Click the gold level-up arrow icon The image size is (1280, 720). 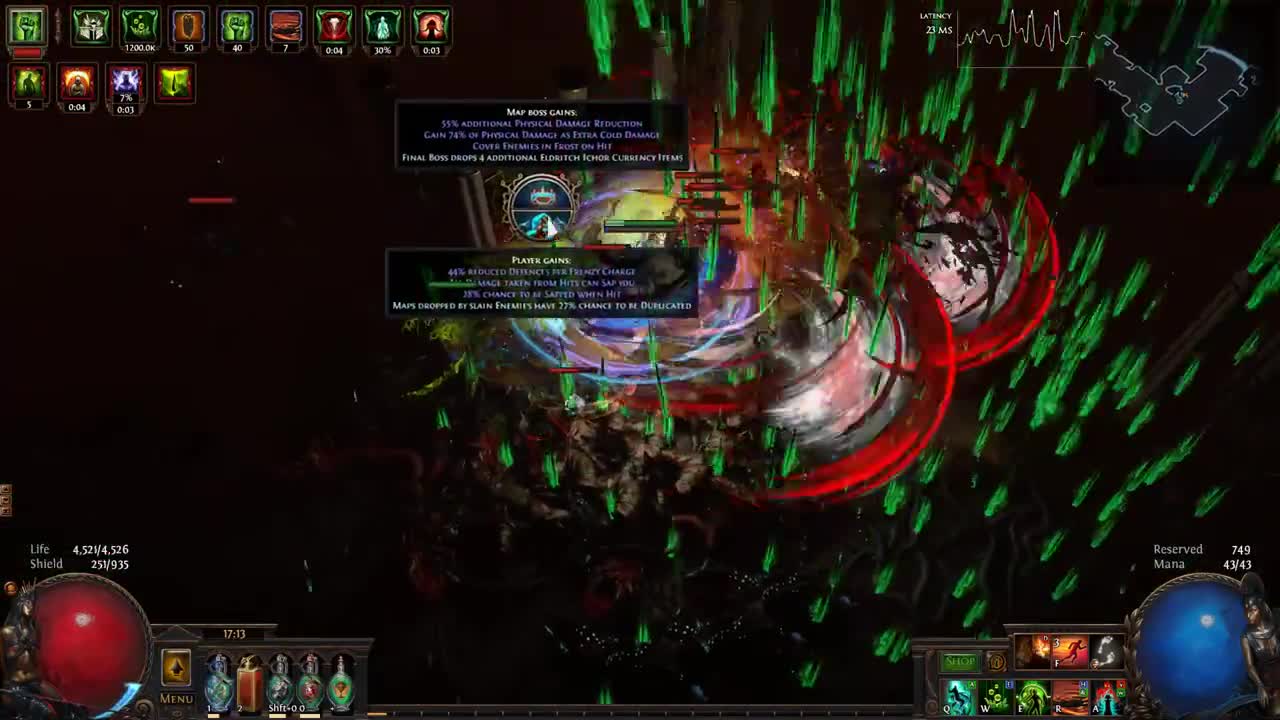176,668
